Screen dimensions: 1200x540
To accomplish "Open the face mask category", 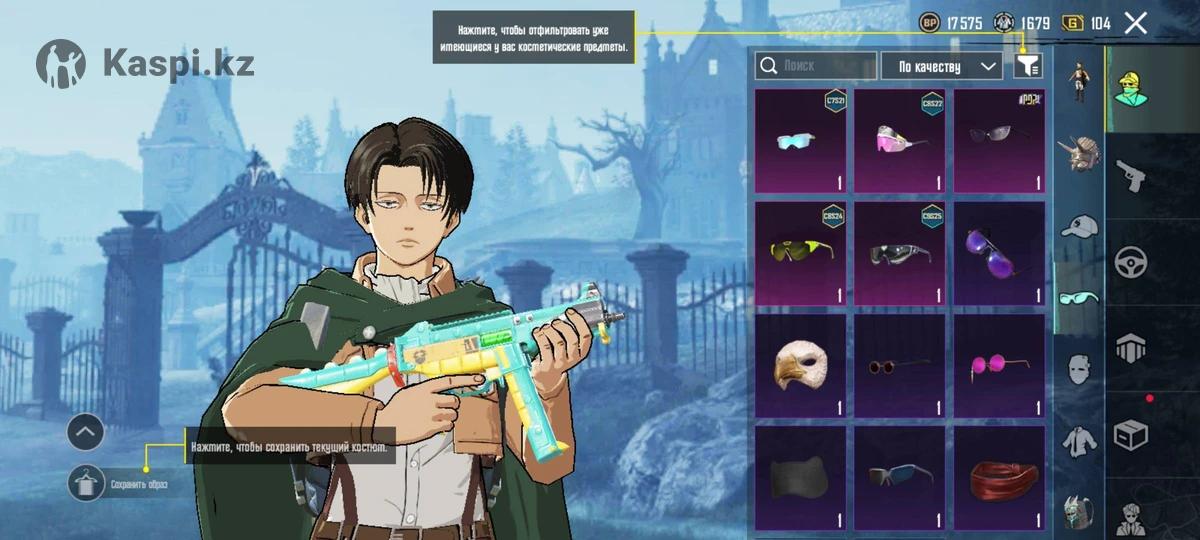I will coord(1079,369).
